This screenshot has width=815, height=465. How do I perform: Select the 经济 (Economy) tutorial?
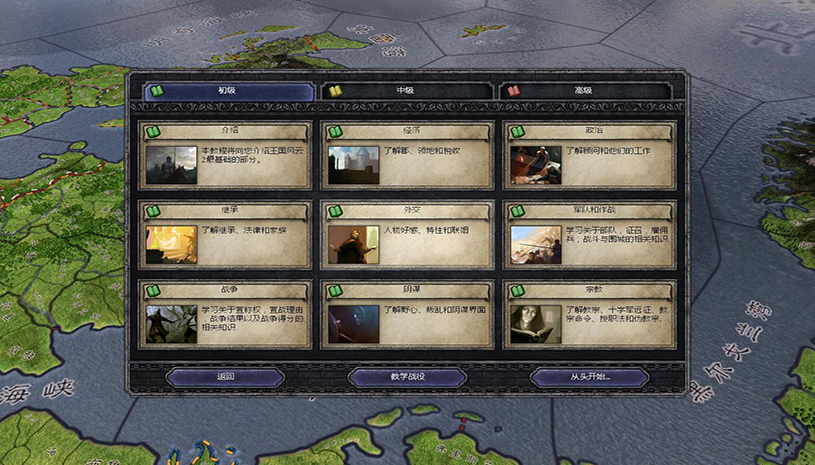point(407,154)
